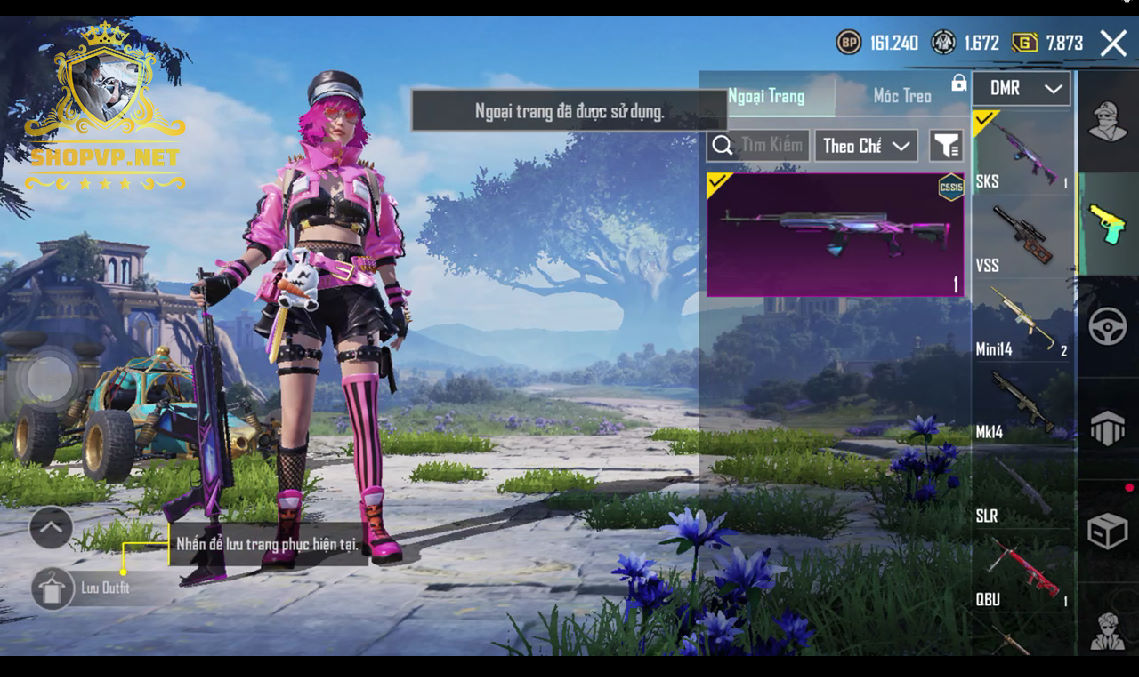This screenshot has width=1139, height=677.
Task: Open the Theo Chế sort dropdown
Action: (x=866, y=146)
